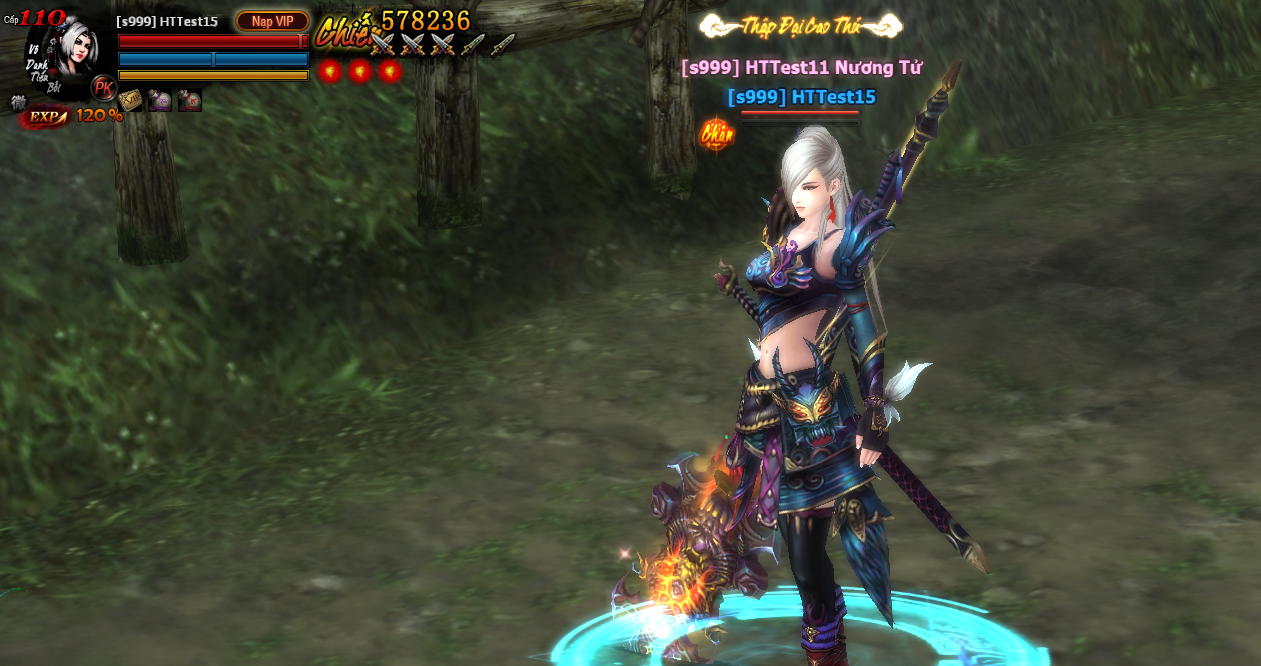The height and width of the screenshot is (666, 1261).
Task: Open the Chiến combat power display
Action: tap(393, 25)
